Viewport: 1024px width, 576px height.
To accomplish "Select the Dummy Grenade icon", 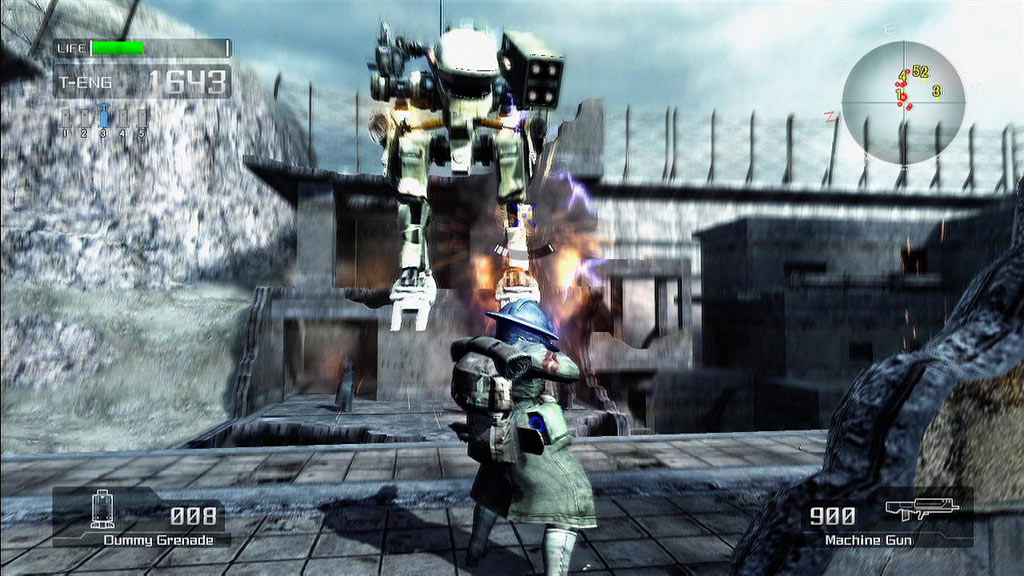I will coord(99,510).
